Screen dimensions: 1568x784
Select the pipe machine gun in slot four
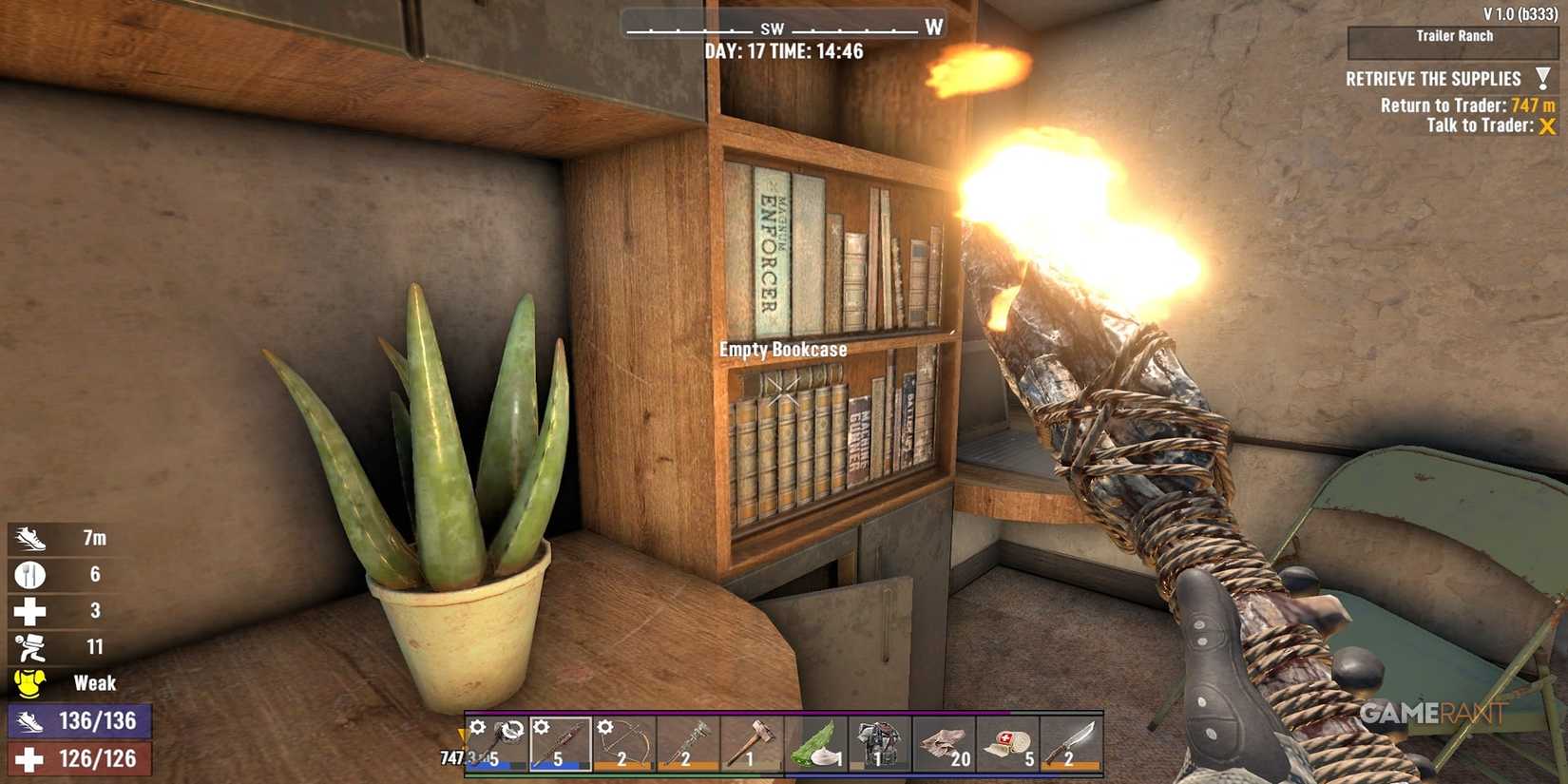pos(686,746)
